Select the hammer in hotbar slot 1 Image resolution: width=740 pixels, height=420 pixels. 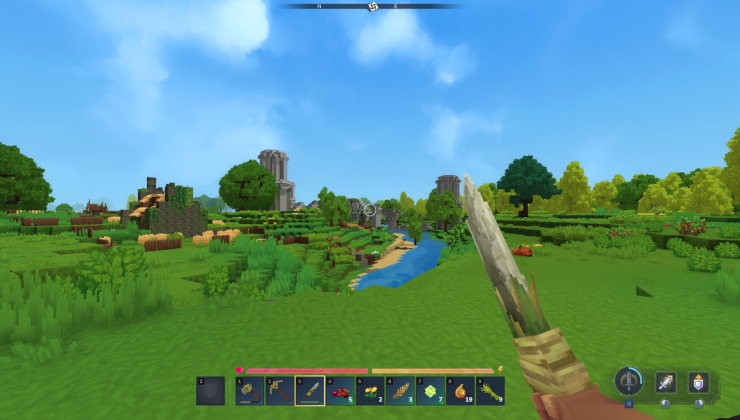250,391
